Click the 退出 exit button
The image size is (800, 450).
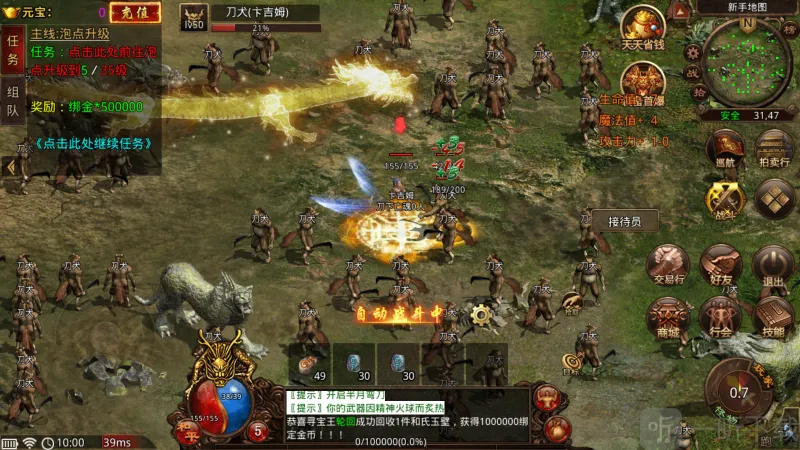click(x=773, y=266)
